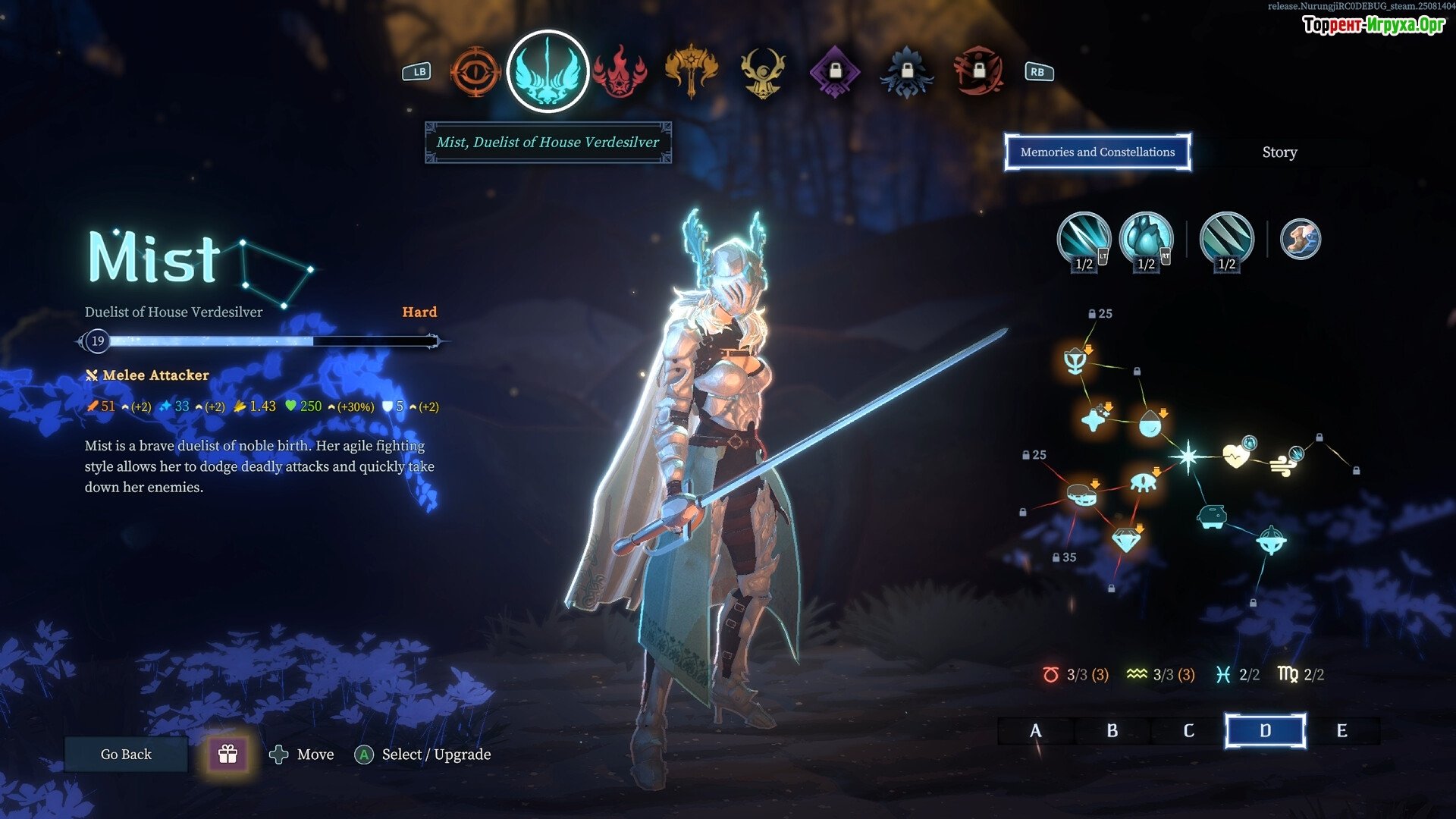
Task: Pick the golden axe crest character
Action: pos(691,72)
